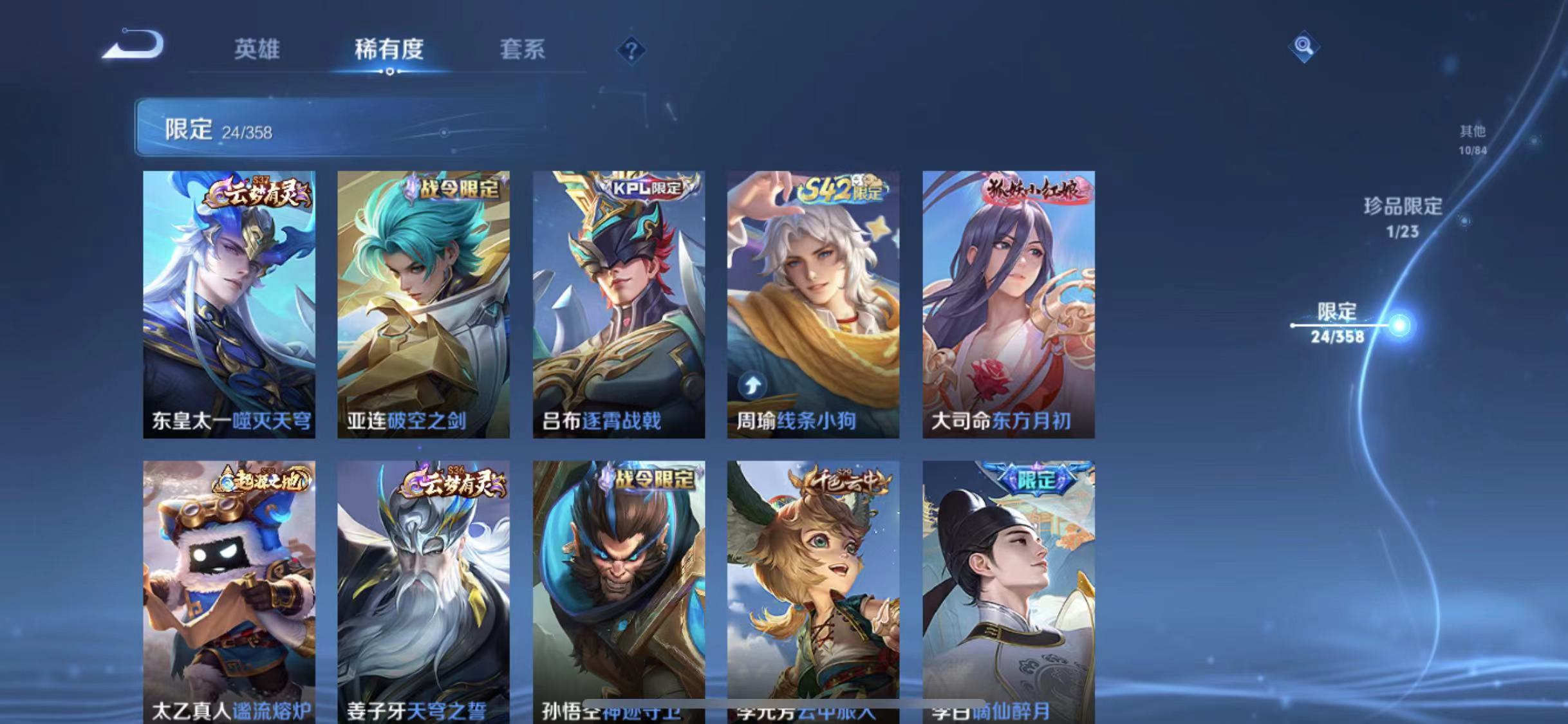Image resolution: width=1568 pixels, height=724 pixels.
Task: Switch to the 套系 tab
Action: 523,50
